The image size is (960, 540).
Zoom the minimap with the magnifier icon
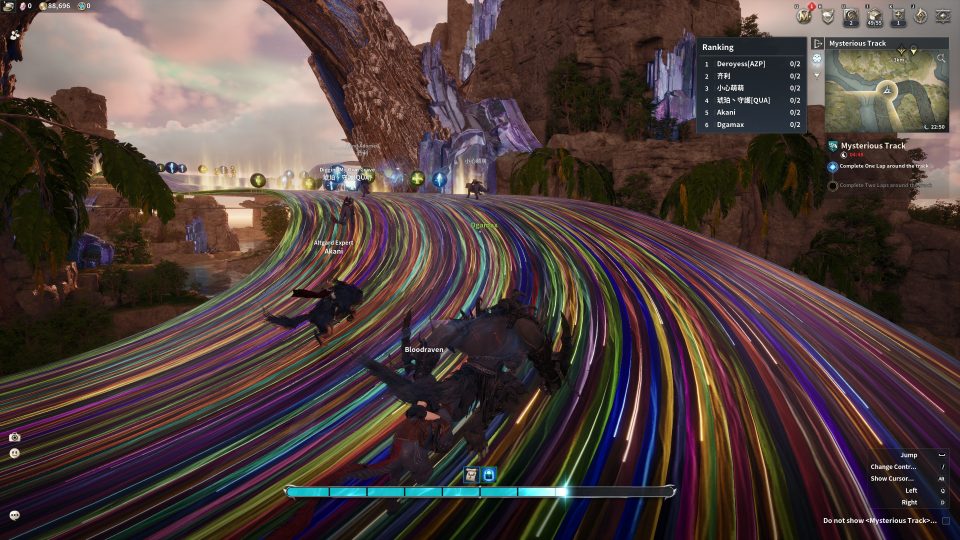pos(941,59)
